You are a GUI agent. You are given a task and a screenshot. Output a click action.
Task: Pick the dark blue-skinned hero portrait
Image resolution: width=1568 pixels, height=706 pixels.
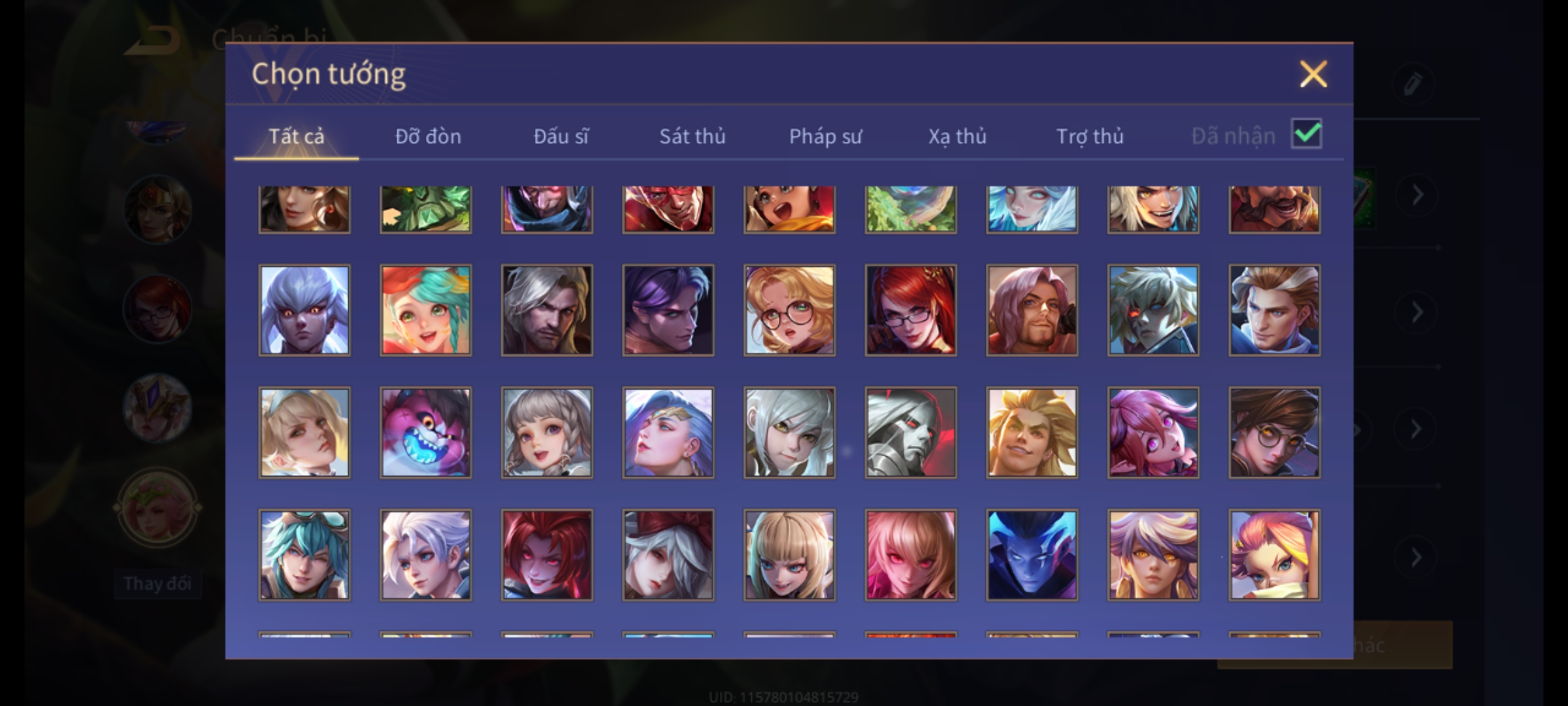pos(1032,554)
